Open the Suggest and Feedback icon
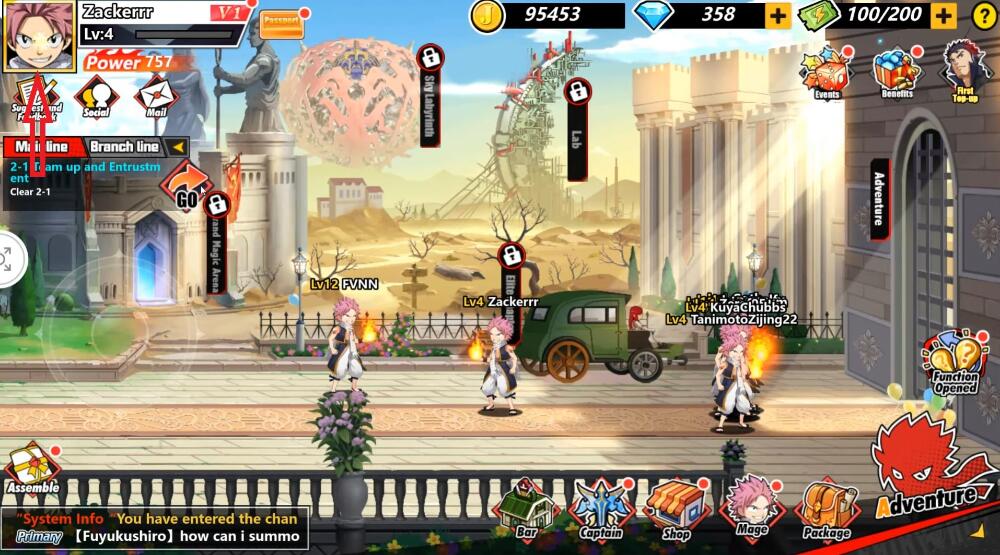Viewport: 1000px width, 555px height. tap(36, 97)
